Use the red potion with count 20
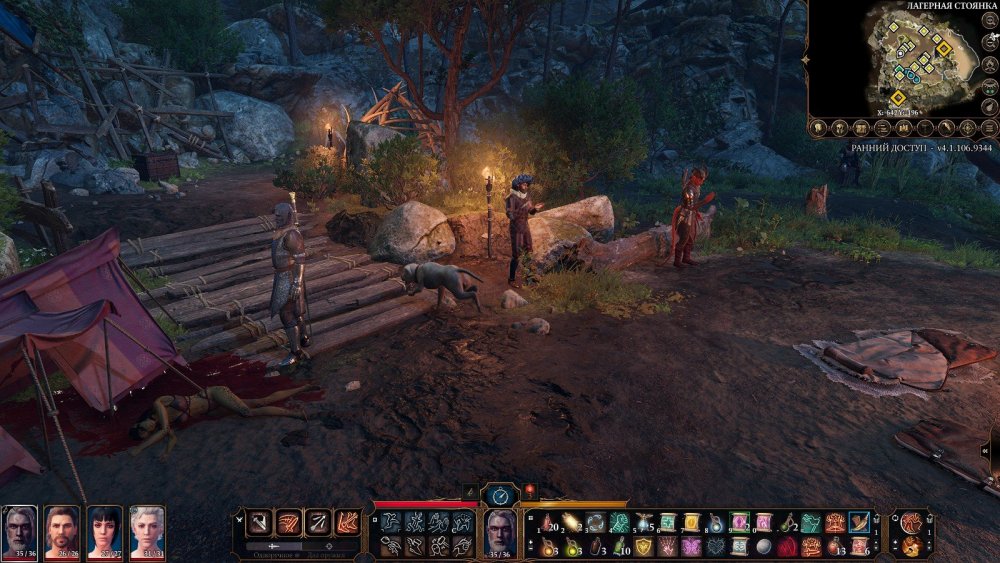The height and width of the screenshot is (563, 1000). 546,522
